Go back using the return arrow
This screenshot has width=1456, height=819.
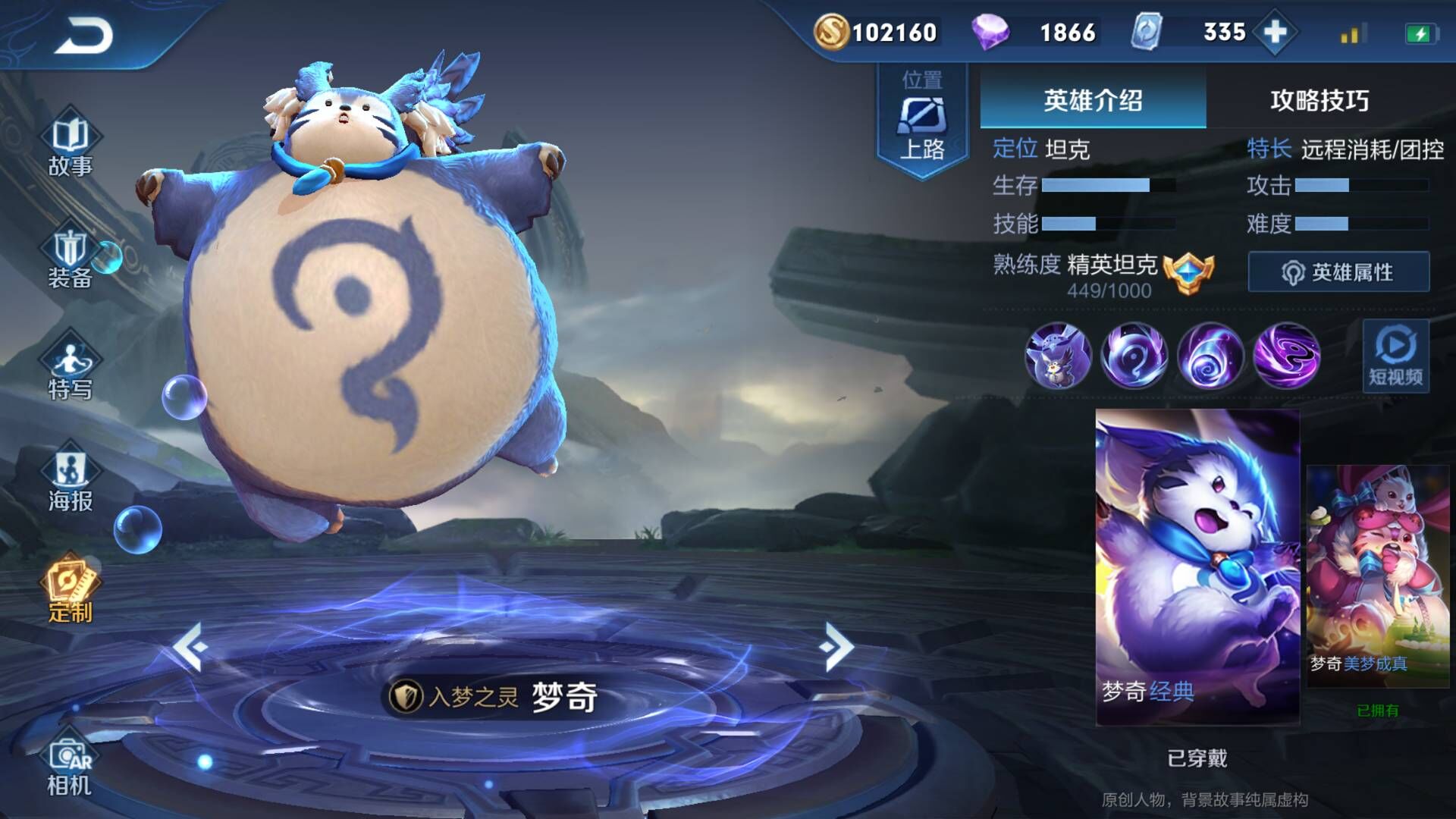click(x=83, y=36)
